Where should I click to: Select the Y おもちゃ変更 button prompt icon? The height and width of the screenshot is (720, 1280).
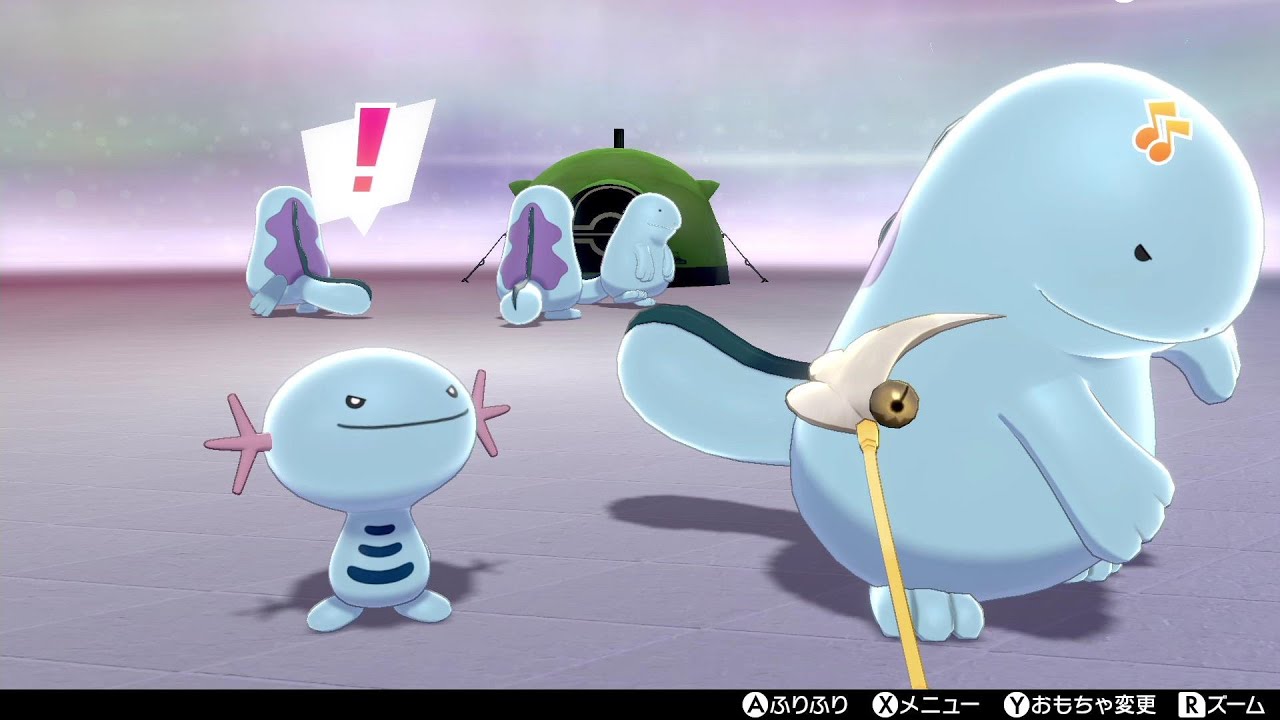point(1015,704)
